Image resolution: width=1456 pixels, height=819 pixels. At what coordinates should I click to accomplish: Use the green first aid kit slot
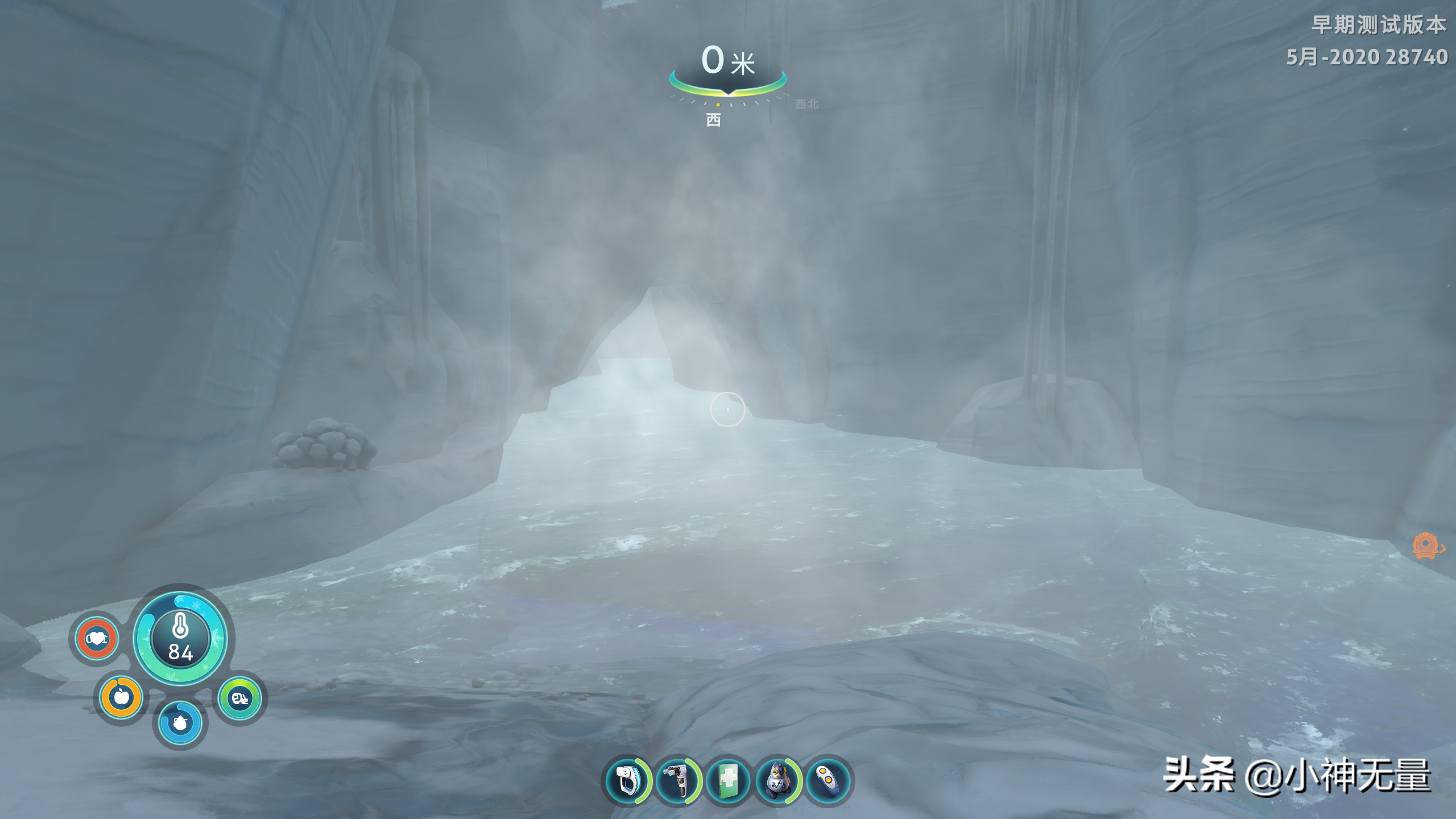727,780
